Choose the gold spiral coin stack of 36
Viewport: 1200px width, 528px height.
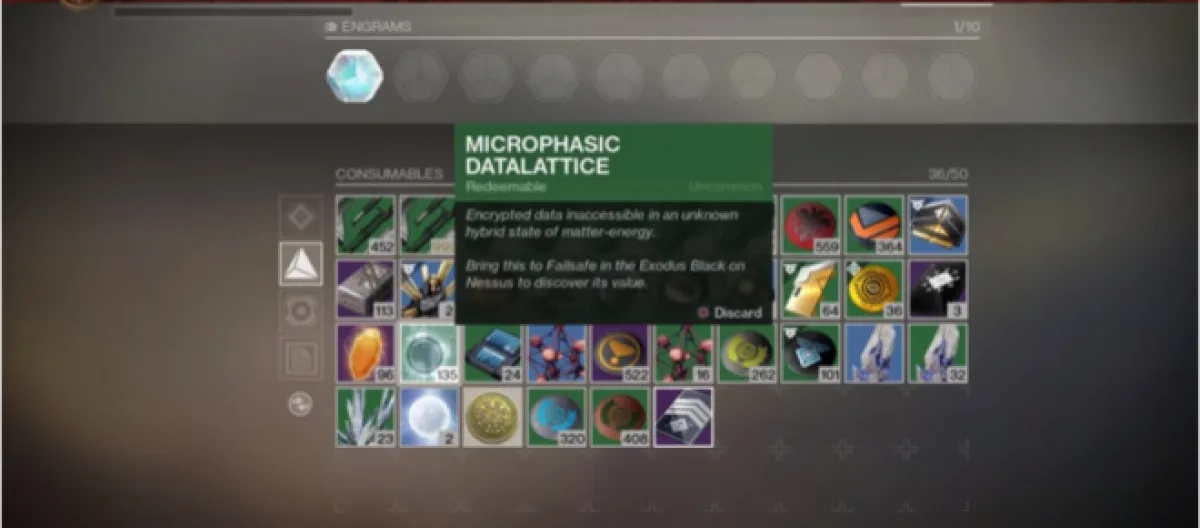pyautogui.click(x=874, y=289)
